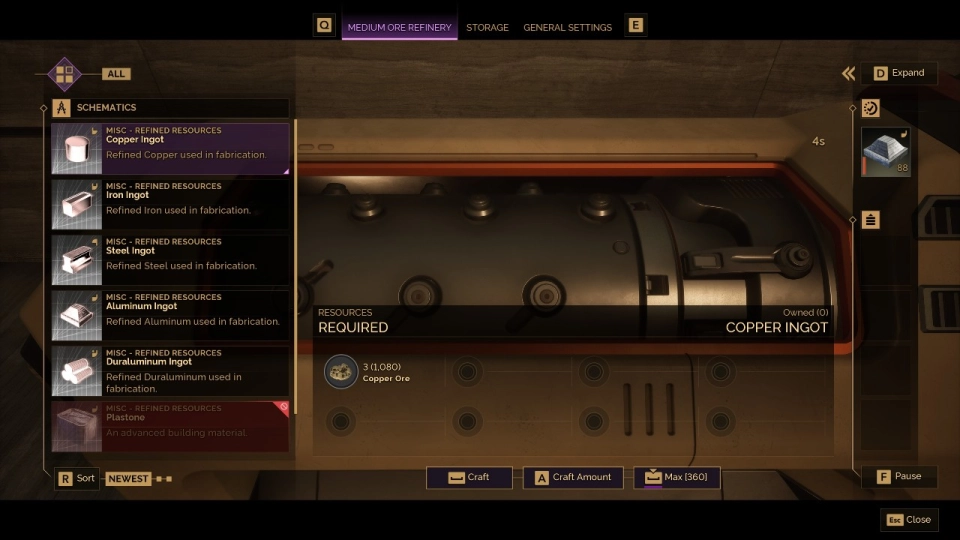Select the All category filter
The height and width of the screenshot is (540, 960).
click(x=116, y=74)
